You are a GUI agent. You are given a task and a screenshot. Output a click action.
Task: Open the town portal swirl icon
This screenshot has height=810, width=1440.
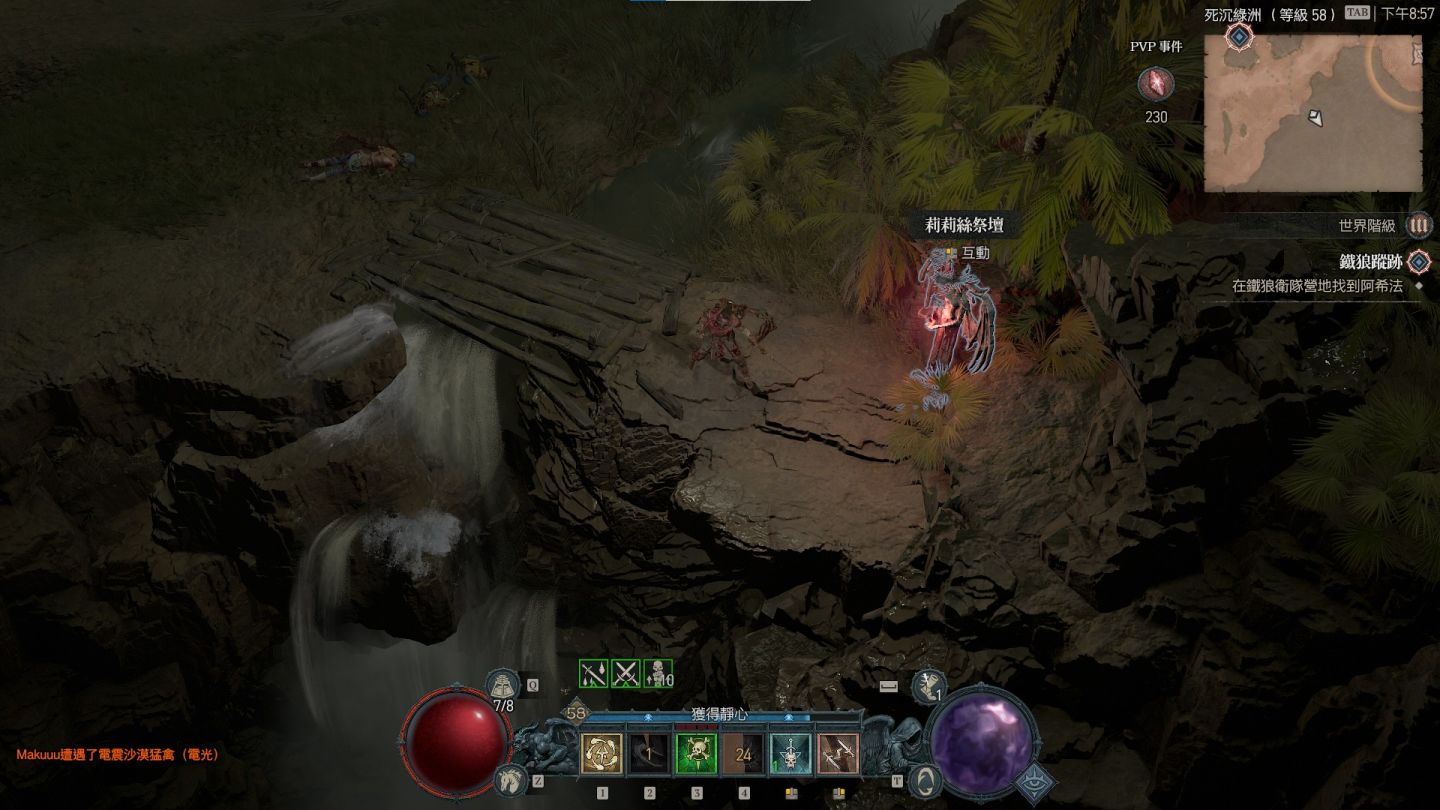click(927, 780)
